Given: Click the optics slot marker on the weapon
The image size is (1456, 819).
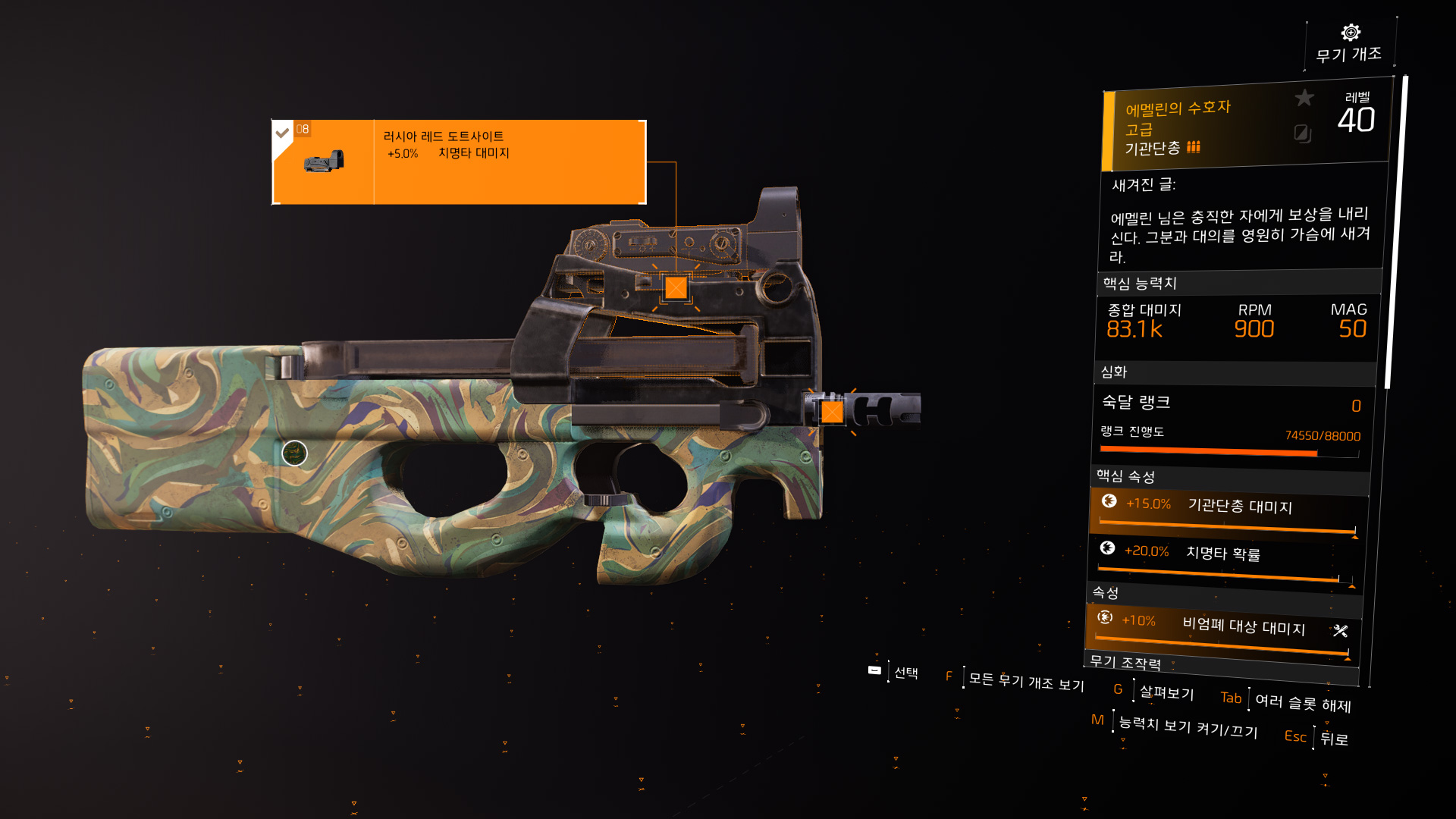Looking at the screenshot, I should [676, 288].
